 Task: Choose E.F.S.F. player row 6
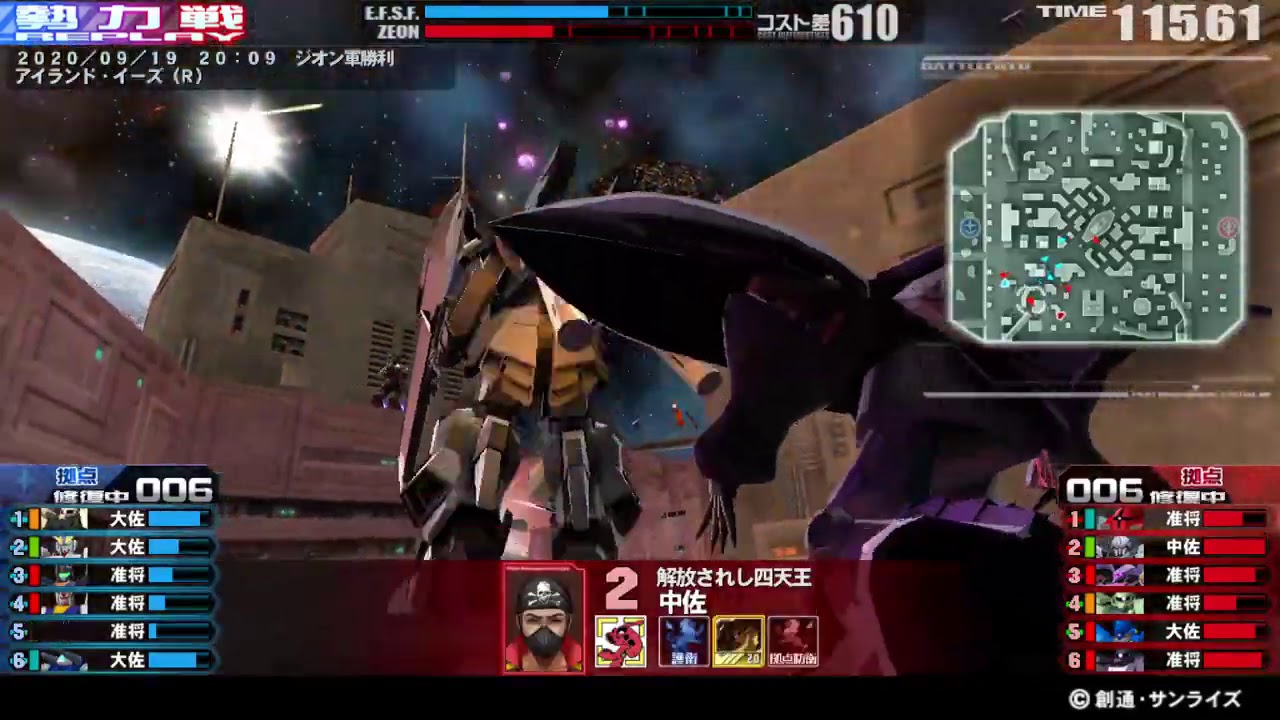pos(110,660)
